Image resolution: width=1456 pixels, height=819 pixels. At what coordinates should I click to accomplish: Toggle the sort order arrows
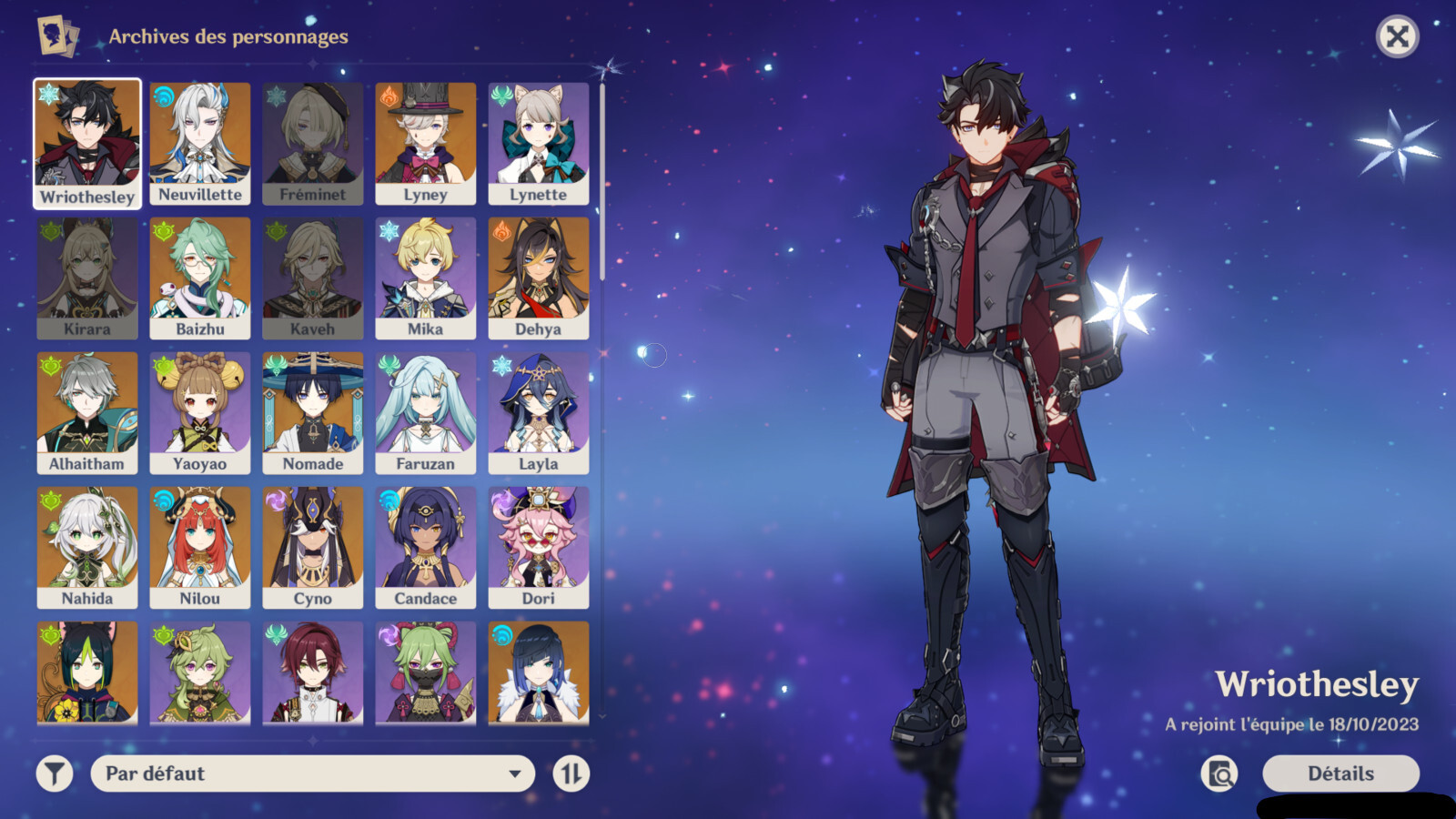tap(571, 773)
